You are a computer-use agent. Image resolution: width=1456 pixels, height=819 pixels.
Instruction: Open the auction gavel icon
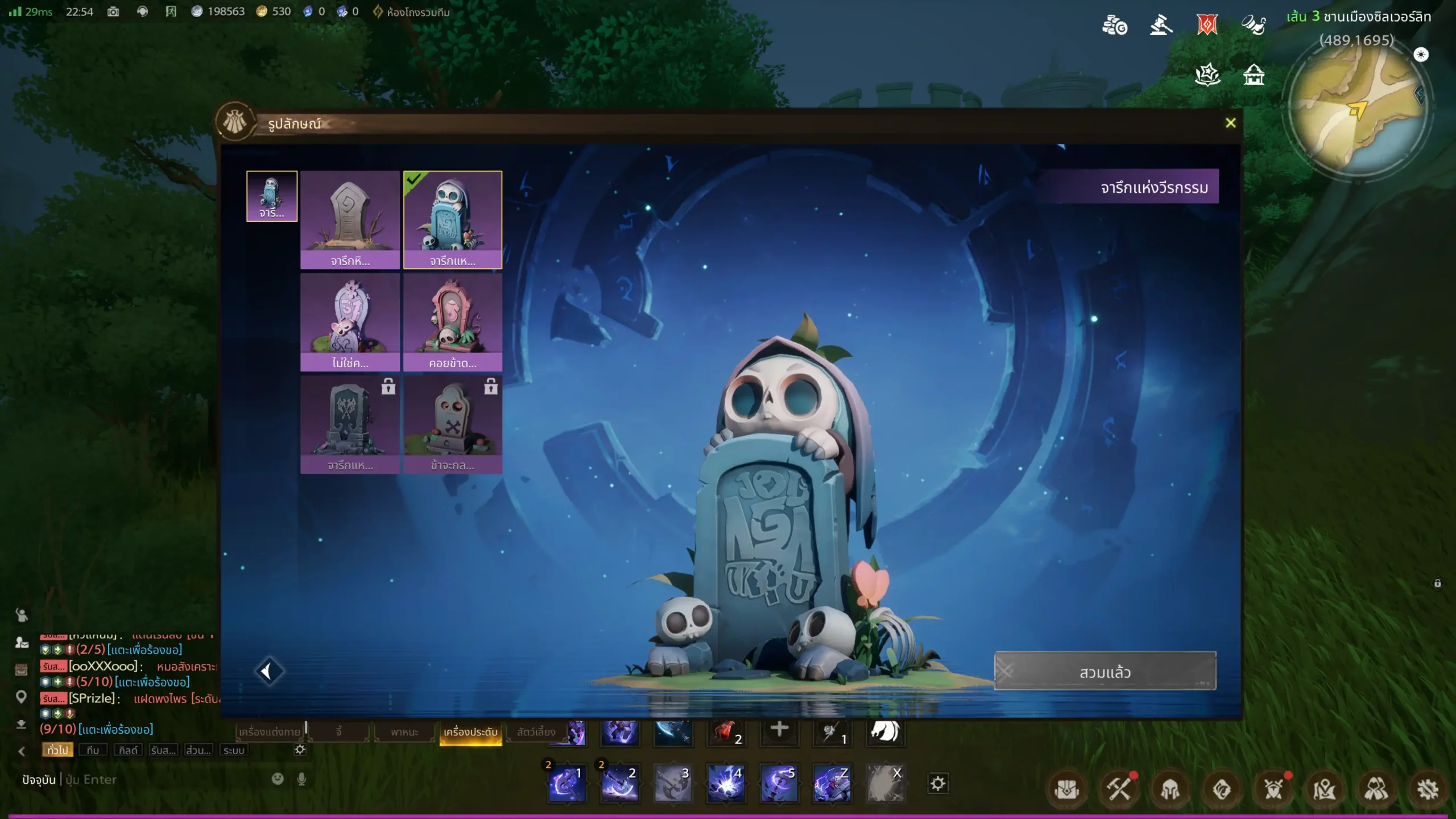pos(1161,26)
